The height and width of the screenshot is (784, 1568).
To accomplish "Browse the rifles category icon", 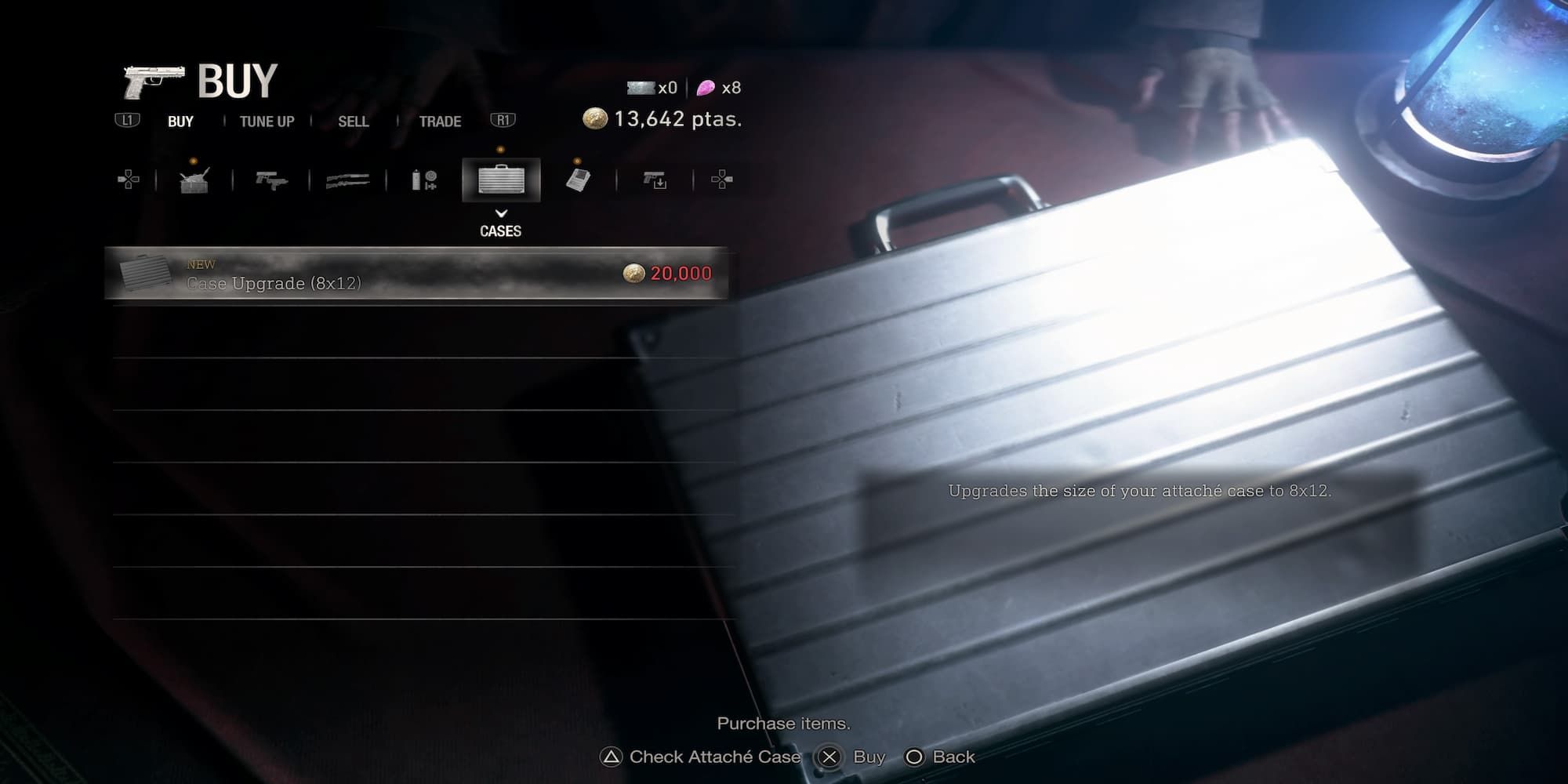I will pos(350,180).
